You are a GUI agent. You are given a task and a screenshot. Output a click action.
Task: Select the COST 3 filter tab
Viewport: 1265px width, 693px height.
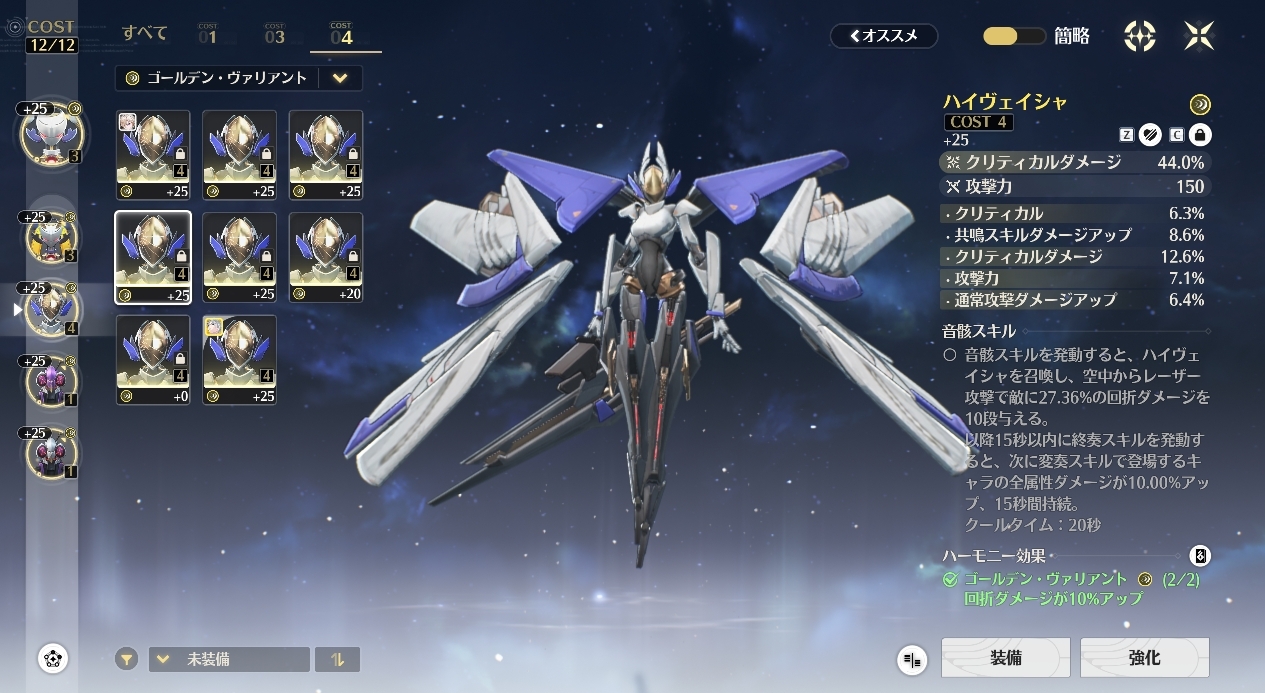click(275, 35)
